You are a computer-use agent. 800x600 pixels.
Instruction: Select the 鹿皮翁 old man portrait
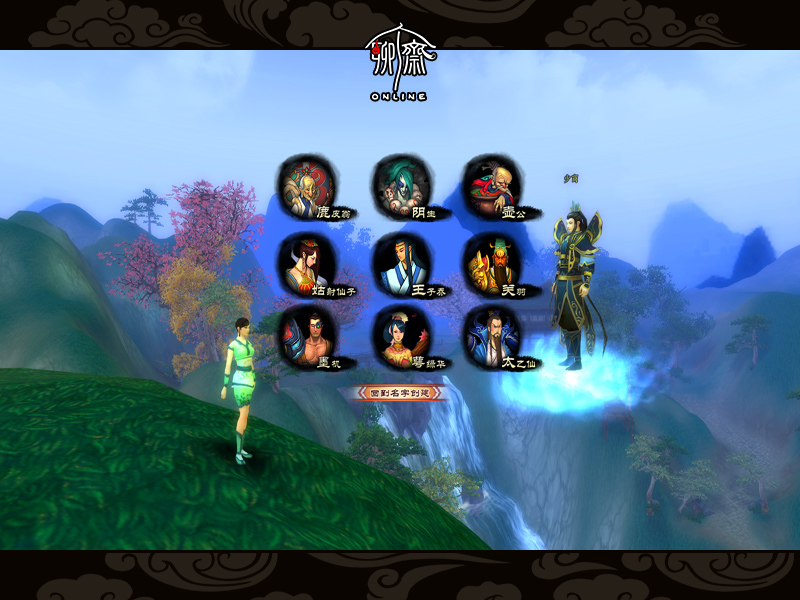304,186
